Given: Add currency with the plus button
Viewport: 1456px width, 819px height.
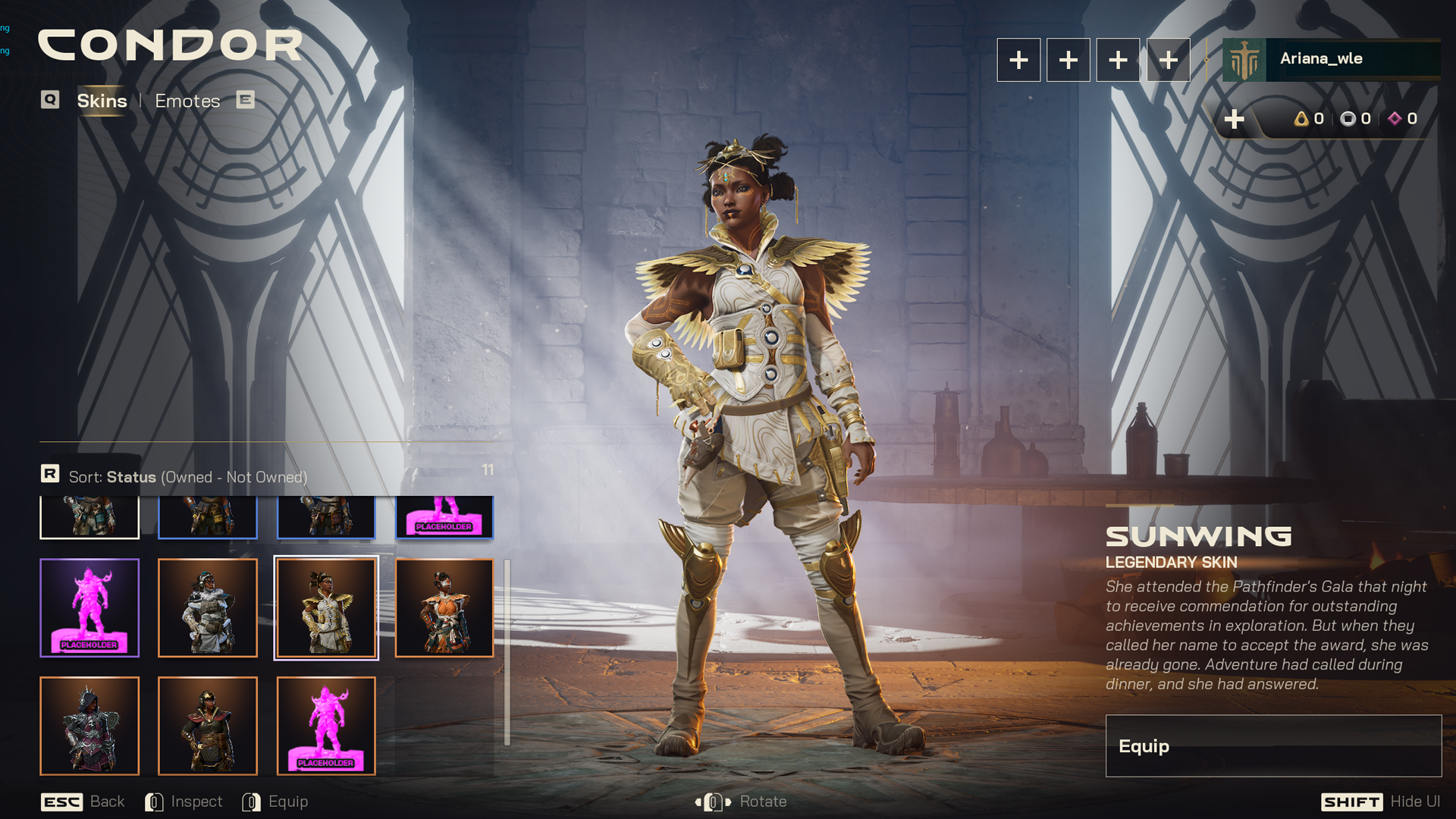Looking at the screenshot, I should click(1234, 119).
